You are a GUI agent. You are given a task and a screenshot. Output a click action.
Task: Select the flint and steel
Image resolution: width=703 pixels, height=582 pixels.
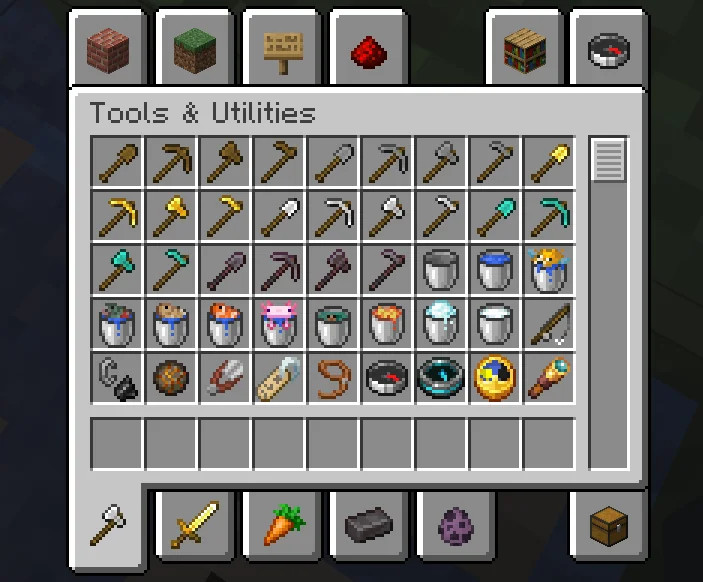[118, 377]
